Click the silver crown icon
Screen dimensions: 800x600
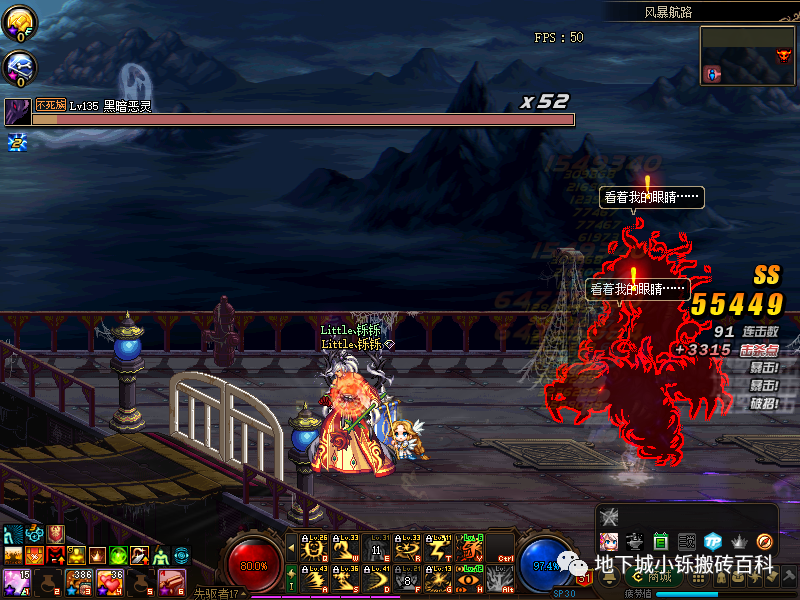(739, 541)
